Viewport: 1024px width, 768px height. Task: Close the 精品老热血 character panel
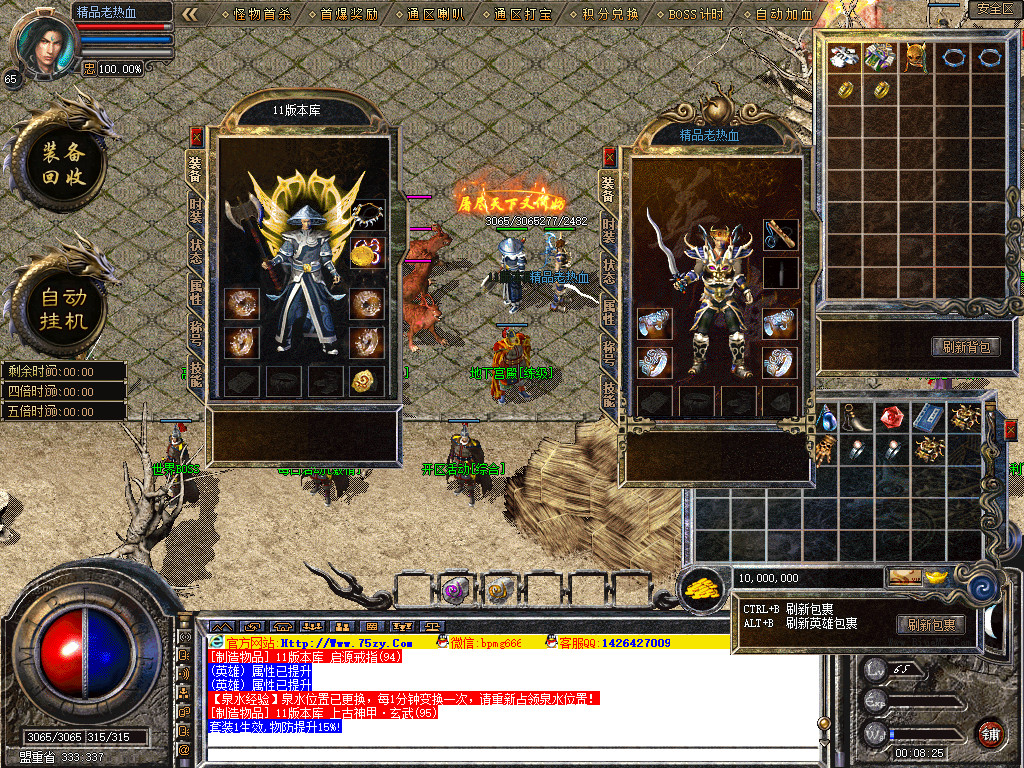click(609, 157)
